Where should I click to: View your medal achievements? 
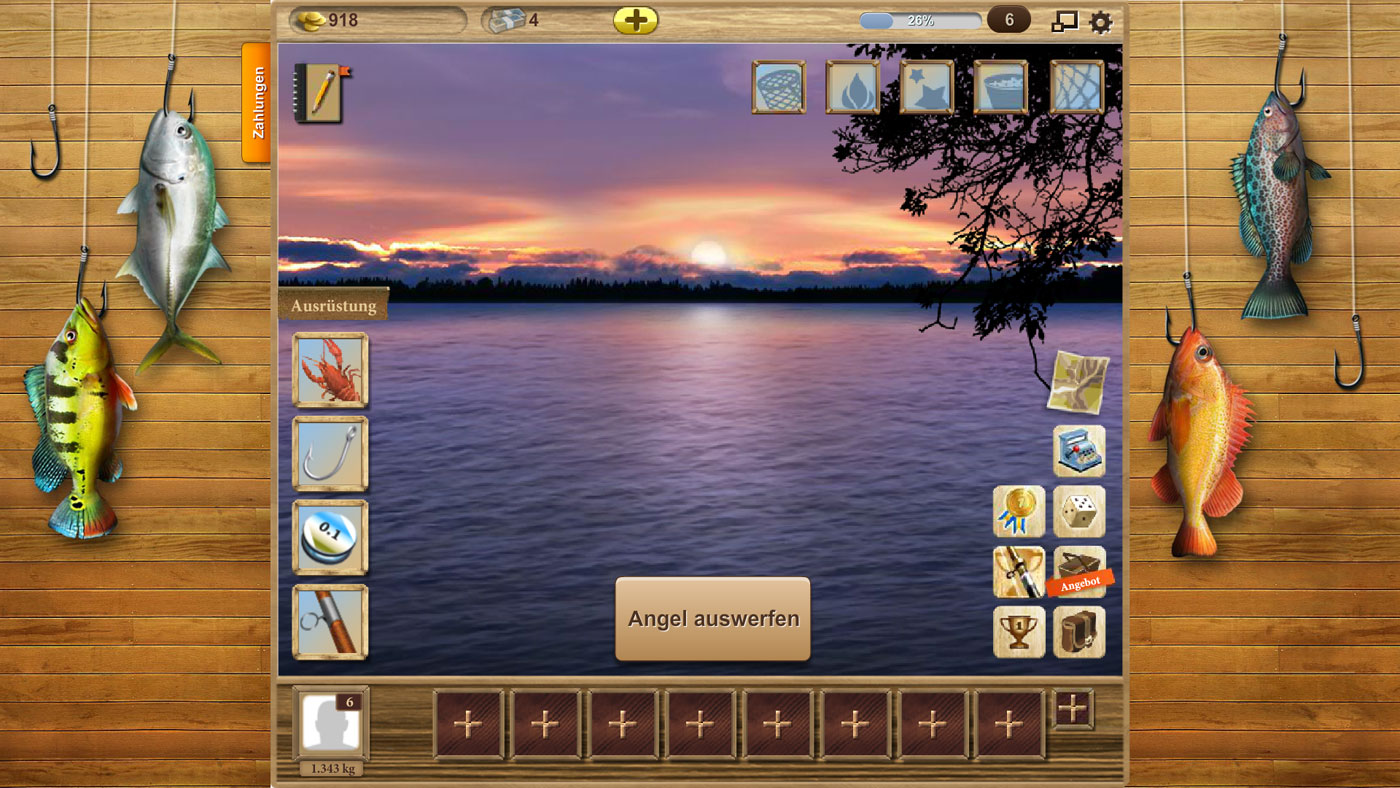pyautogui.click(x=1018, y=511)
